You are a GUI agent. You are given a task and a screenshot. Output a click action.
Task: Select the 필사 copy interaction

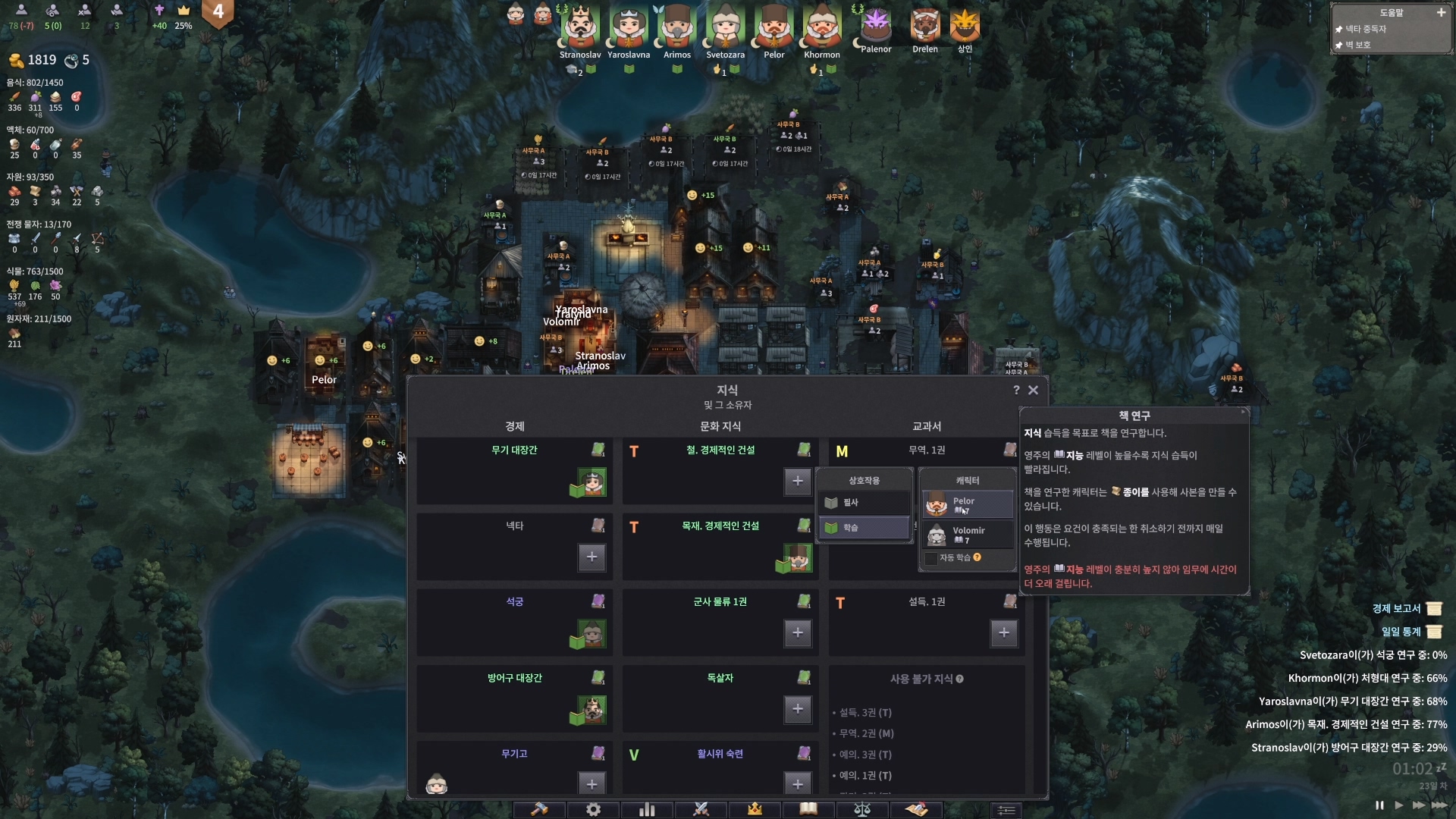click(864, 503)
